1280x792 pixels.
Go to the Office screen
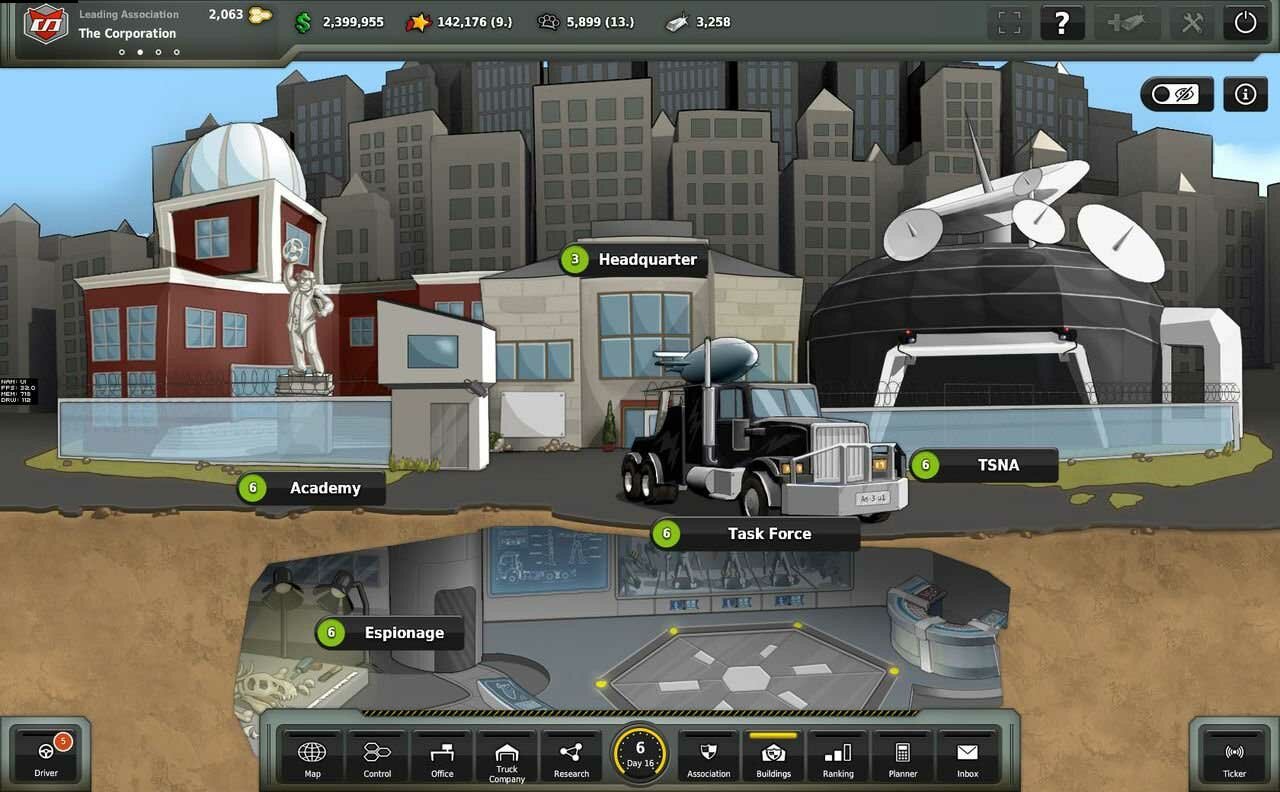(x=442, y=757)
